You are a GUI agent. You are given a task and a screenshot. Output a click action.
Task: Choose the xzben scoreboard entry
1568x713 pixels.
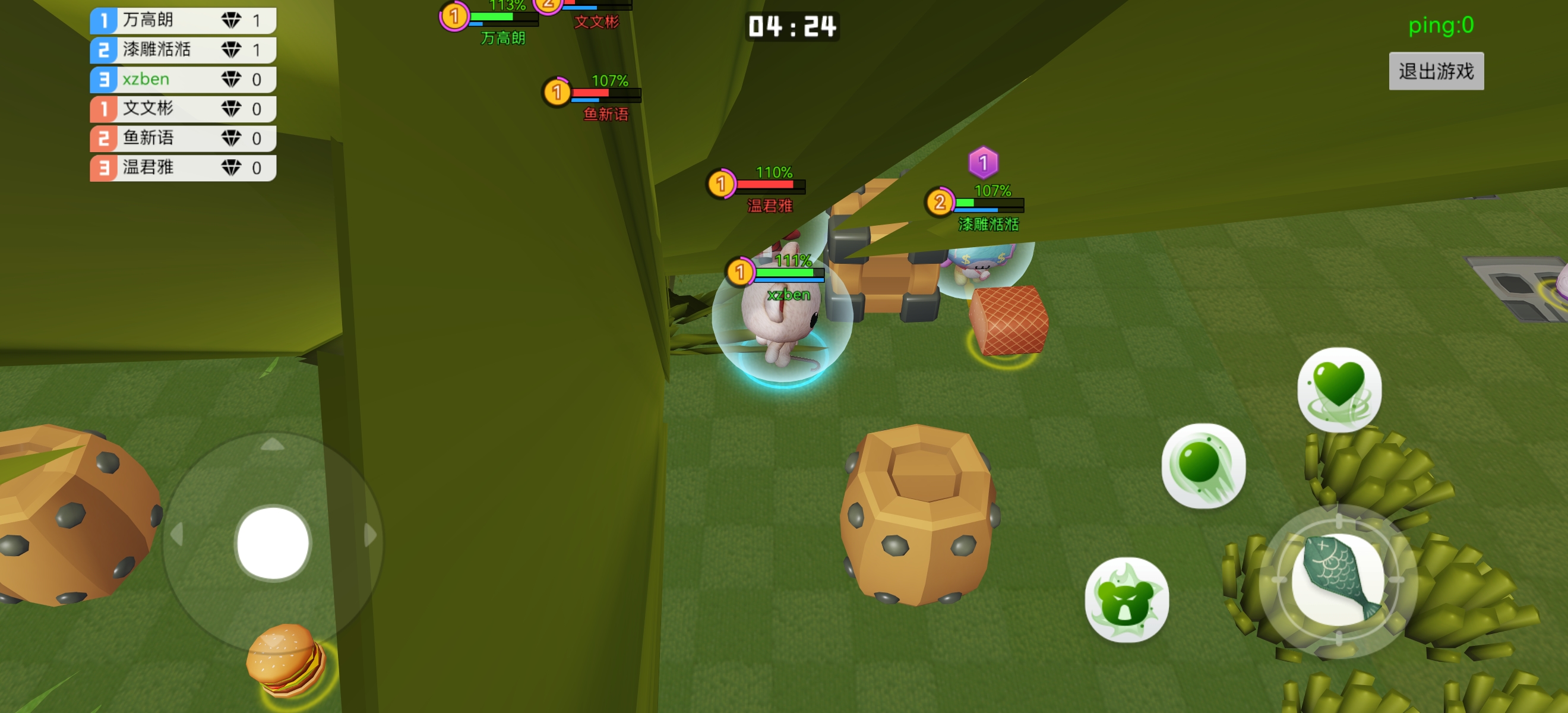[182, 79]
